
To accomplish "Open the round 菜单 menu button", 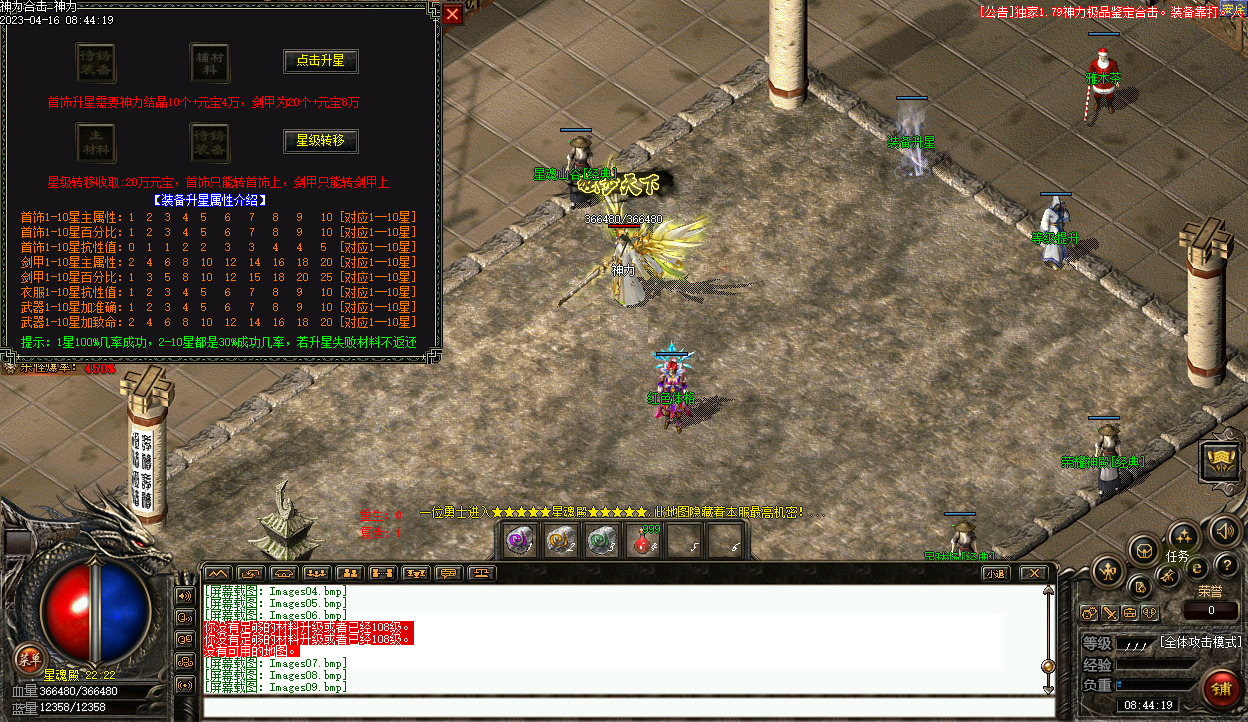I will (x=29, y=657).
